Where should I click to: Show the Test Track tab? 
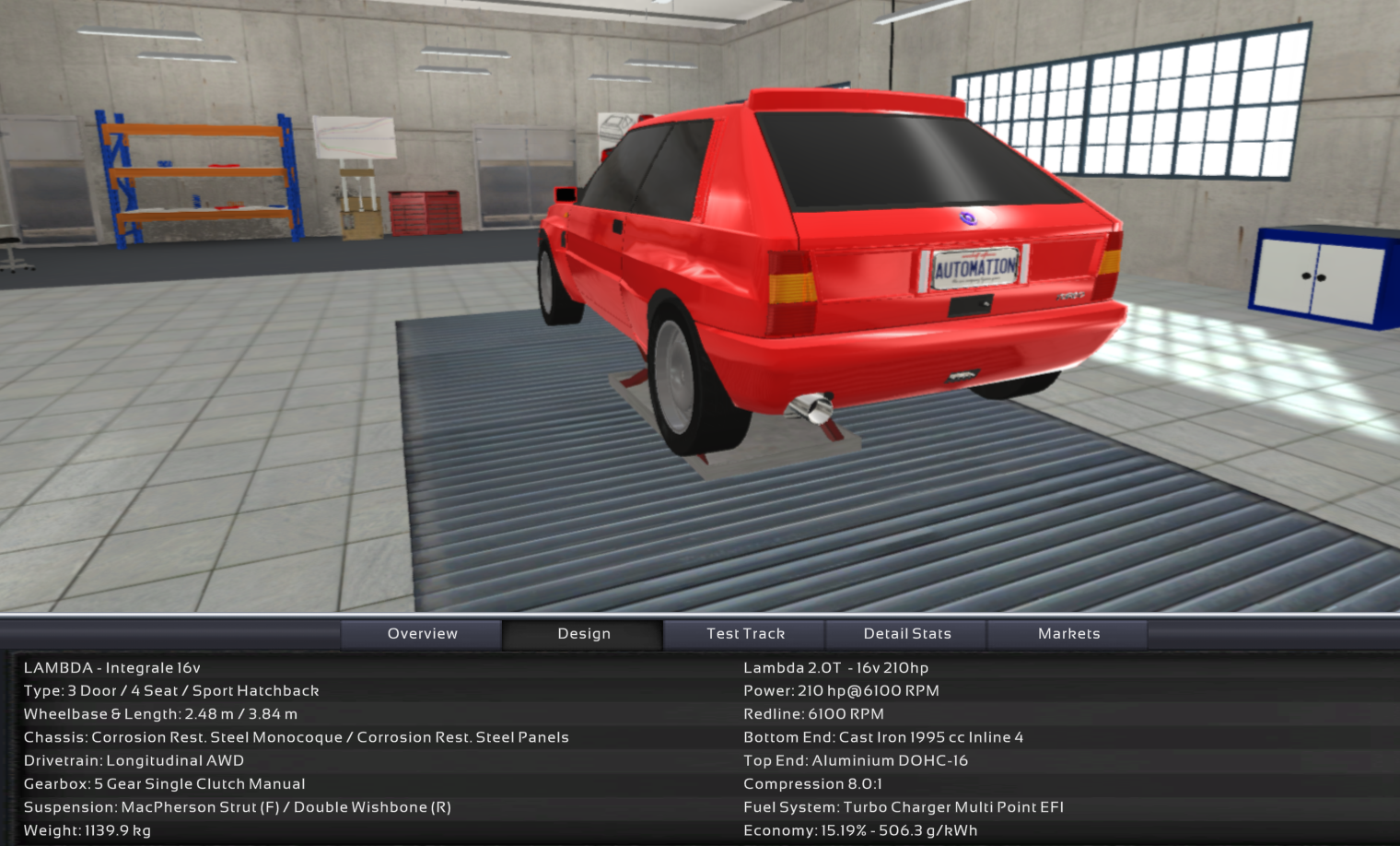(745, 634)
